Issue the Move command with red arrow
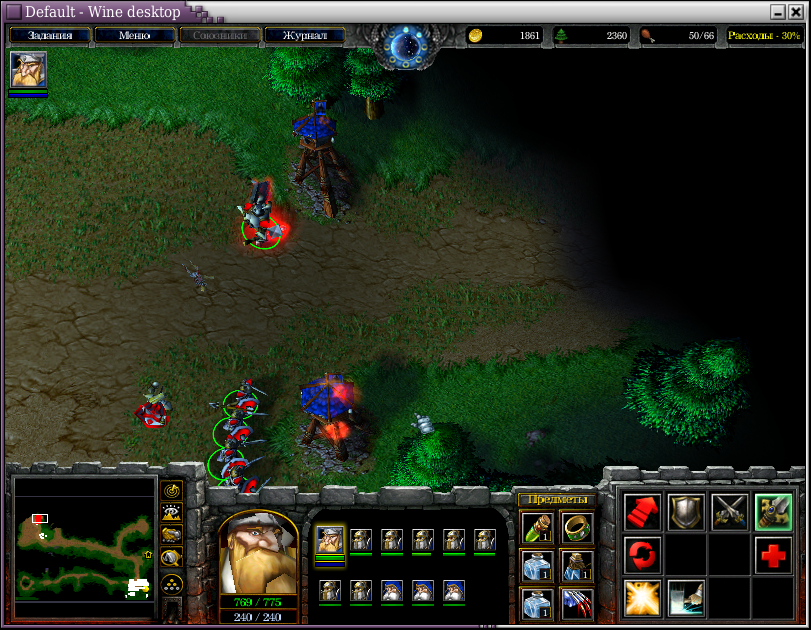 tap(642, 512)
